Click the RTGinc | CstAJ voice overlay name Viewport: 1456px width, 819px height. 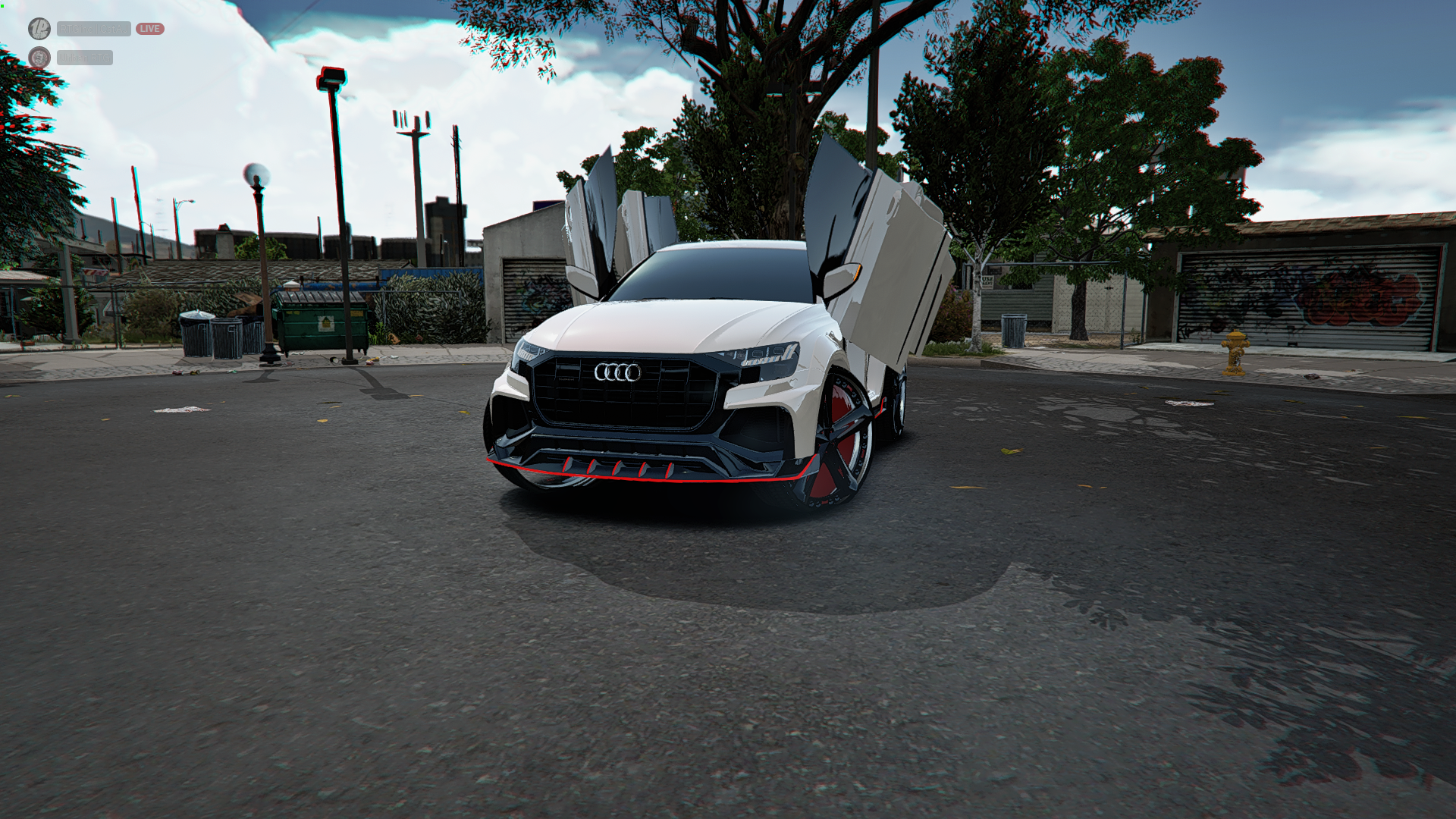point(93,29)
